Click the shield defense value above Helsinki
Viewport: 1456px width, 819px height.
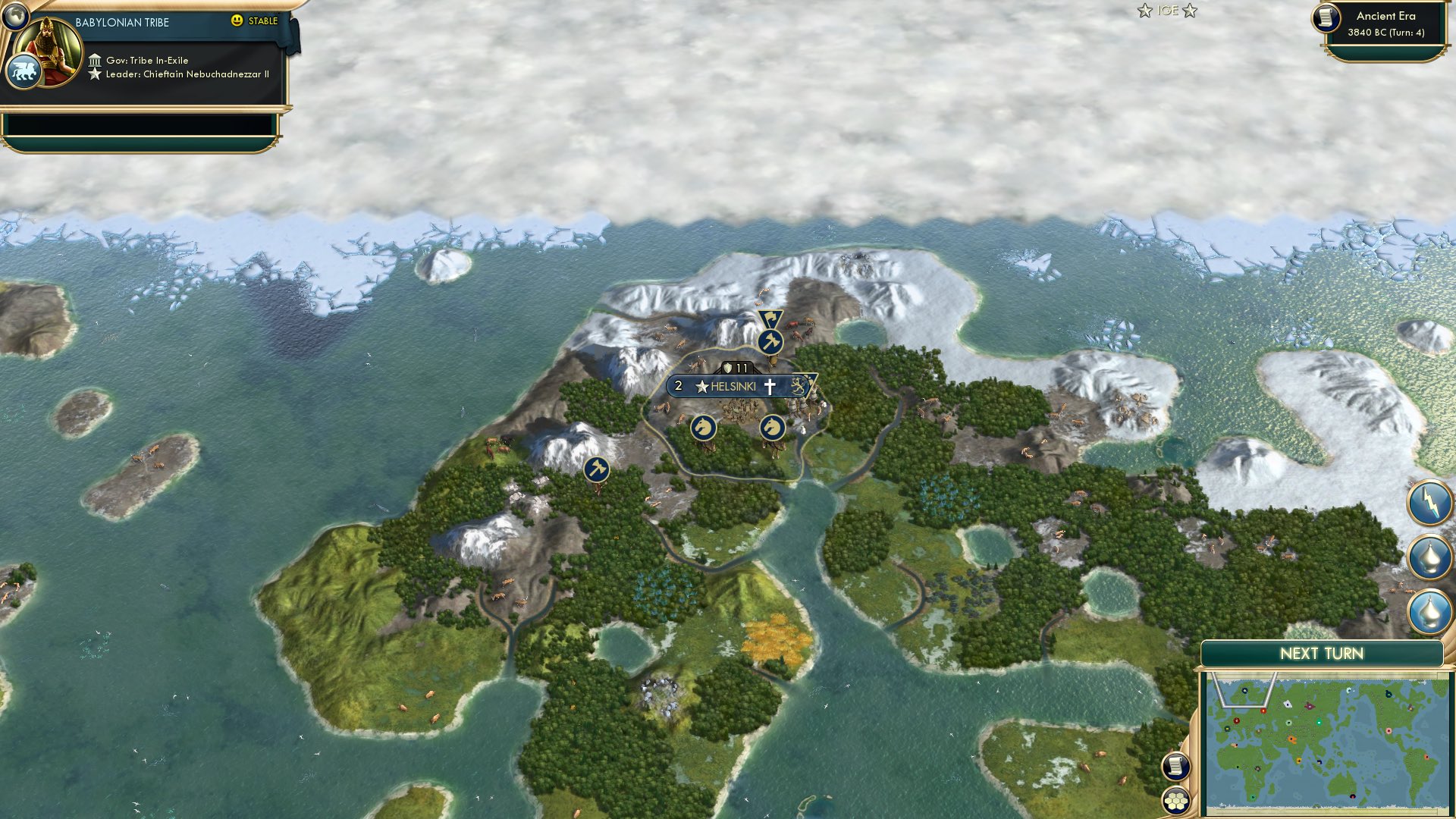pyautogui.click(x=730, y=366)
